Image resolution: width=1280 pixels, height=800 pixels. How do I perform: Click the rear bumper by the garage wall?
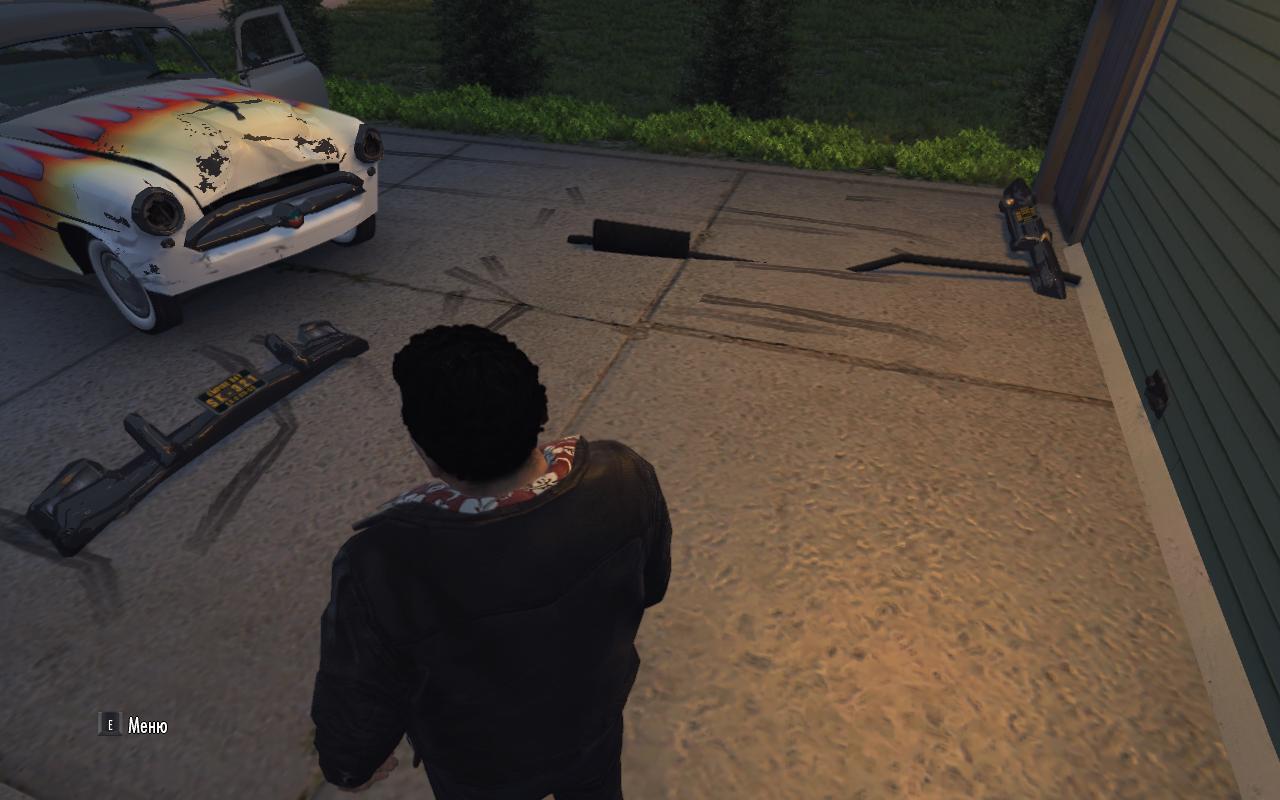pos(1030,235)
